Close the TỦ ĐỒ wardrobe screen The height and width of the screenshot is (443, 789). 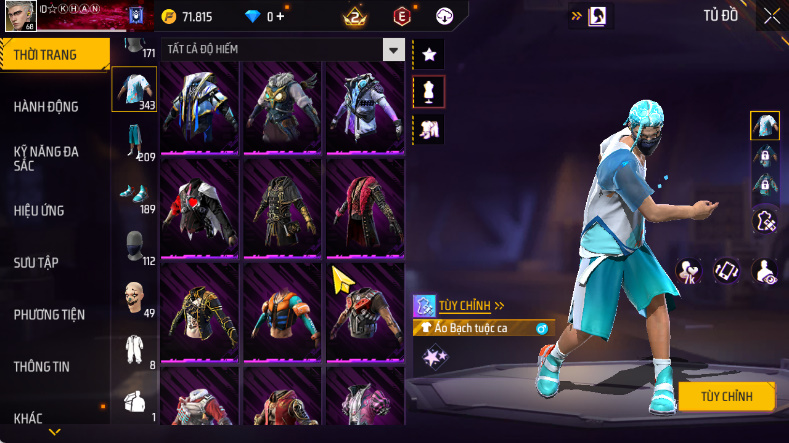point(772,15)
